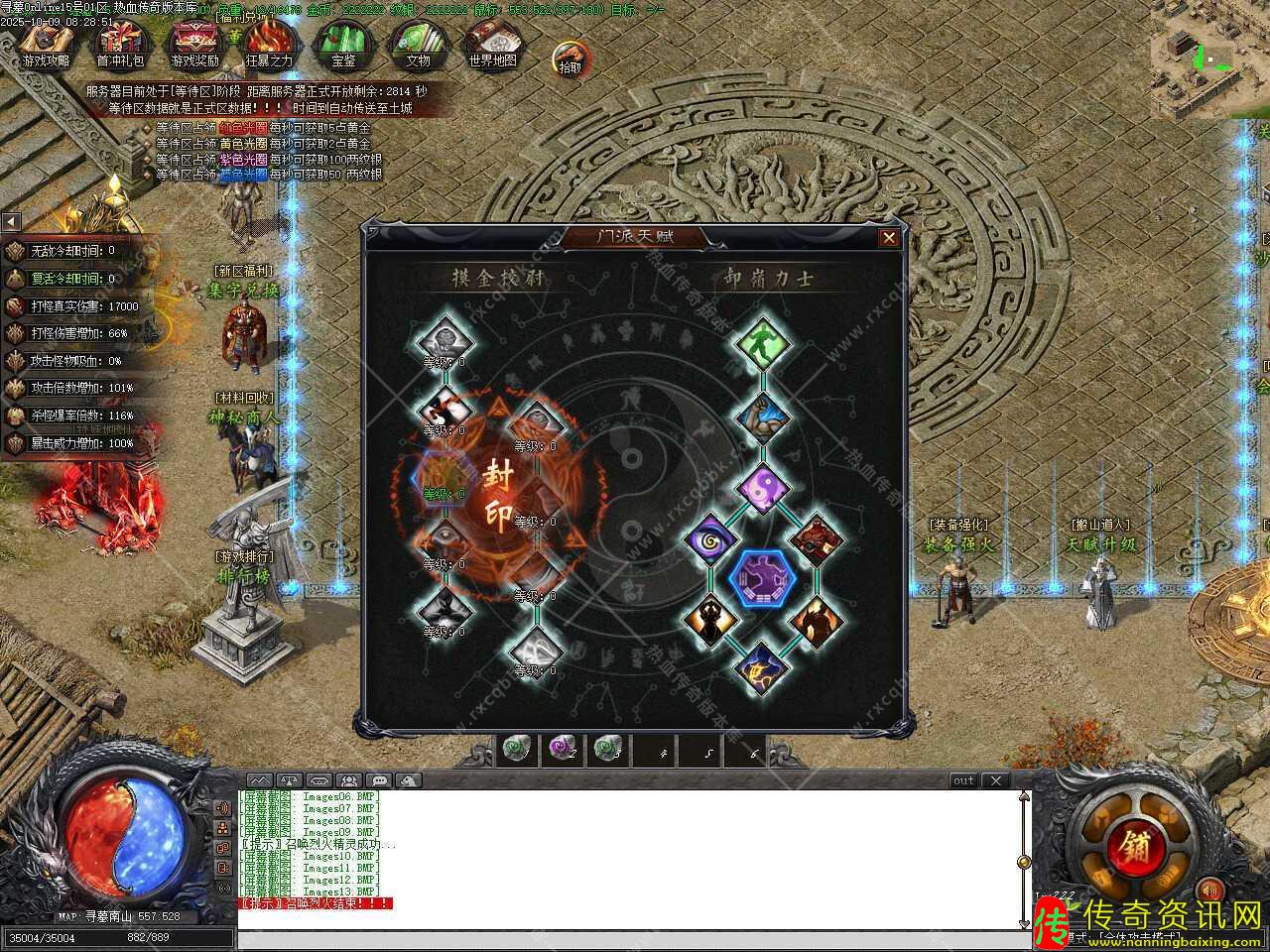Close the 门派天赋 talent window
Image resolution: width=1270 pixels, height=952 pixels.
click(x=889, y=238)
